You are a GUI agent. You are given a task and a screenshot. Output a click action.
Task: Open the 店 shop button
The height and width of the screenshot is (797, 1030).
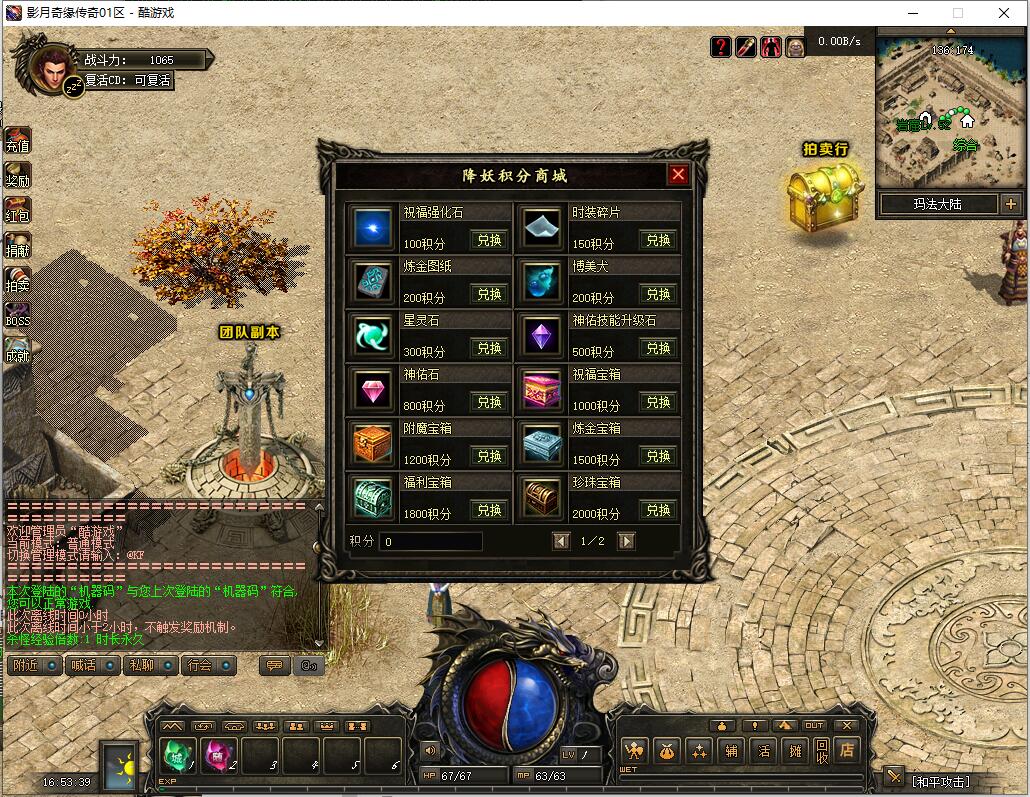[x=847, y=749]
